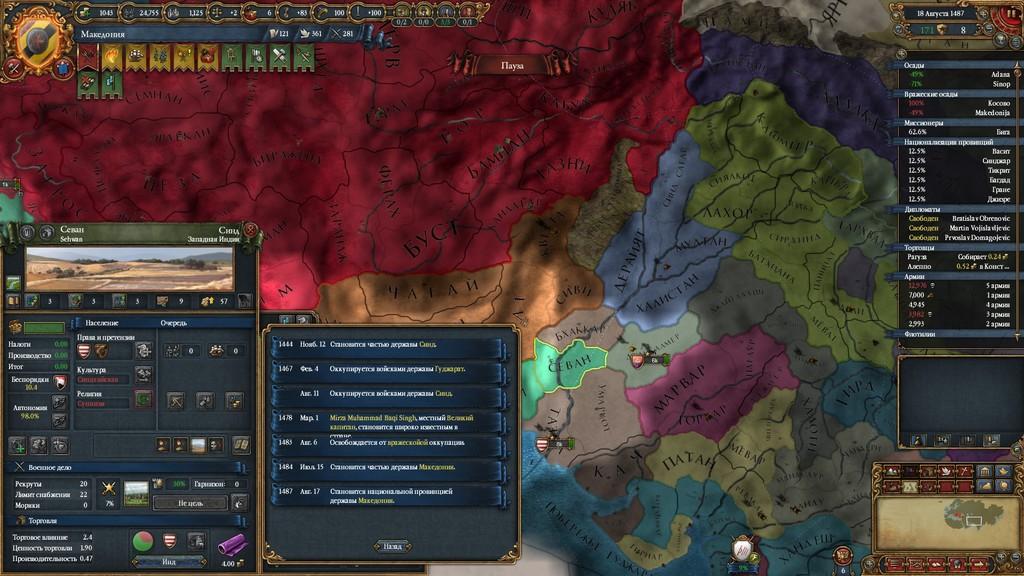Click the purple cloth trade good icon

233,542
